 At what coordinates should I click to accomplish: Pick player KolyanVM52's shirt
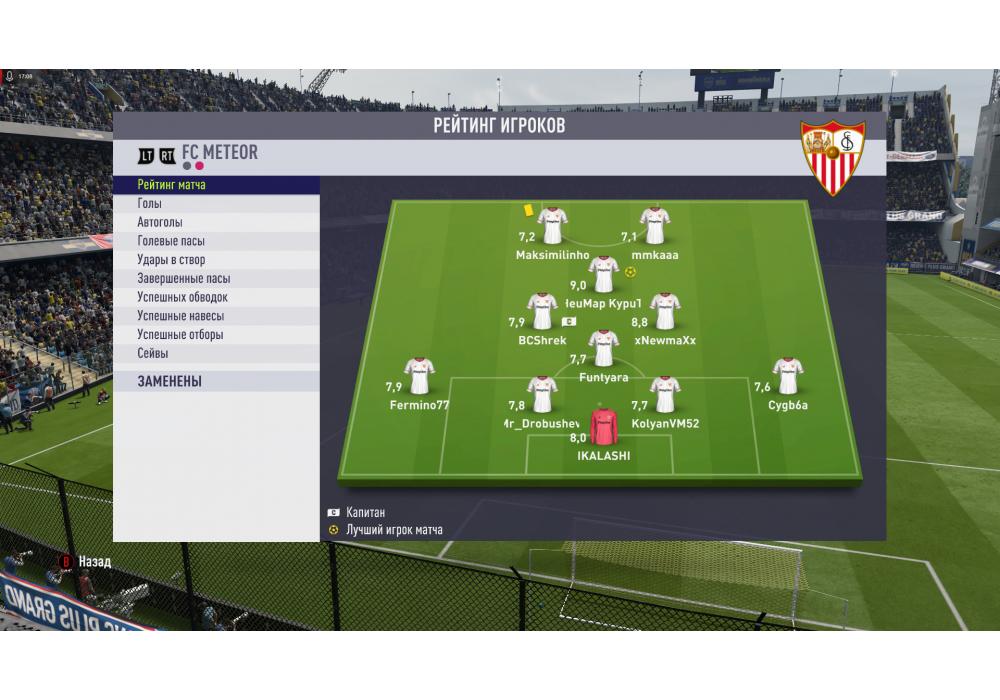[x=664, y=395]
